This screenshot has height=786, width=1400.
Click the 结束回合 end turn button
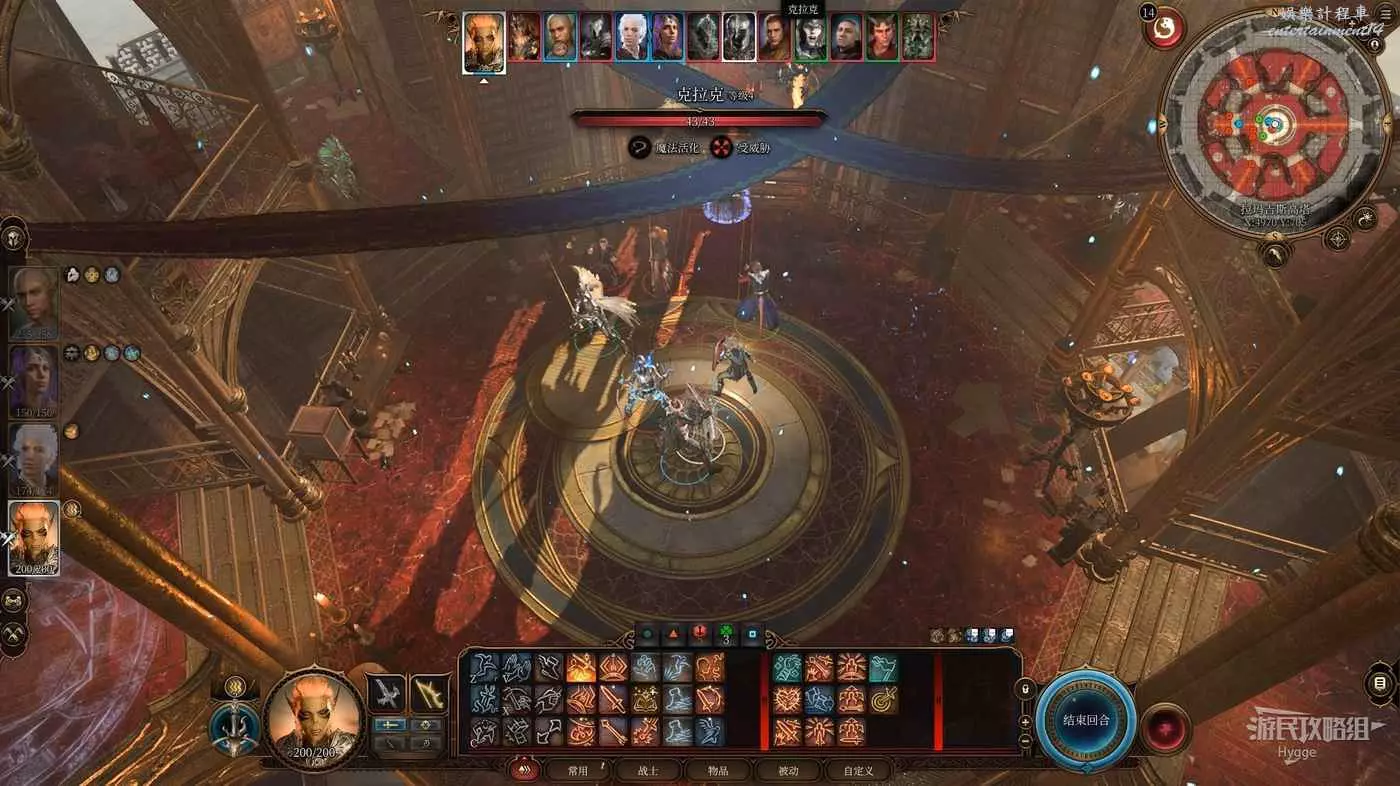[x=1085, y=720]
